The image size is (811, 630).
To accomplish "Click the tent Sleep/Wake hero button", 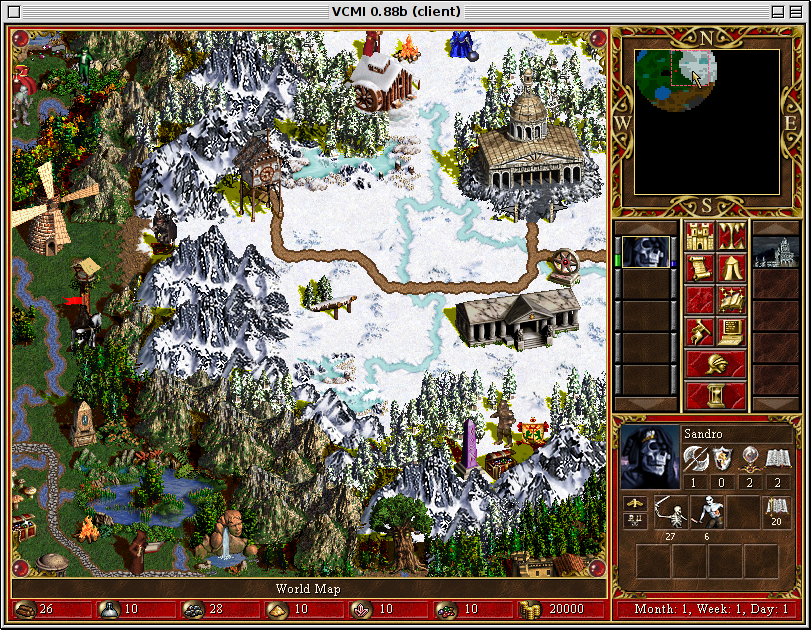I will click(x=731, y=268).
